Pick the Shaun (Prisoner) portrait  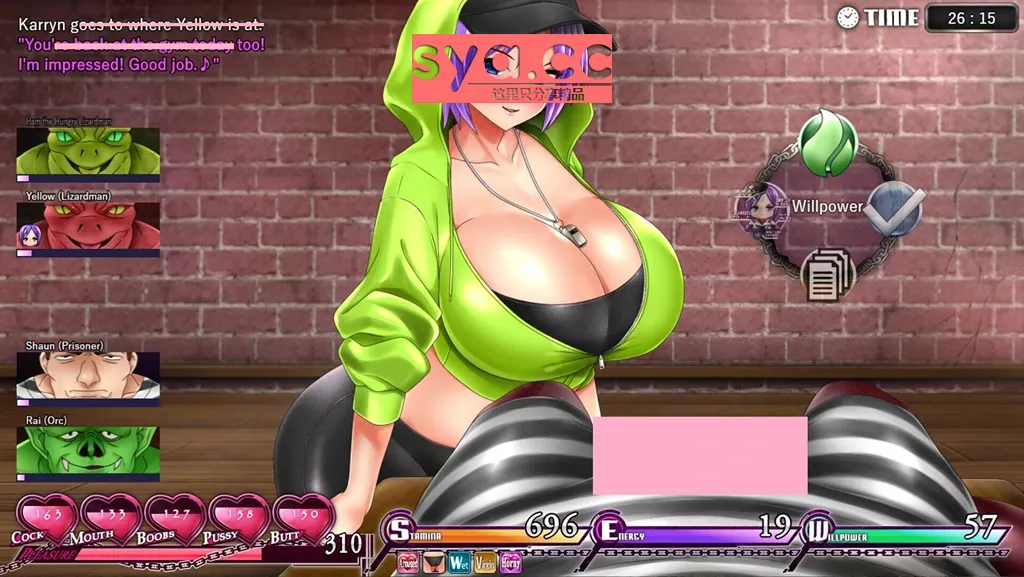tap(88, 376)
